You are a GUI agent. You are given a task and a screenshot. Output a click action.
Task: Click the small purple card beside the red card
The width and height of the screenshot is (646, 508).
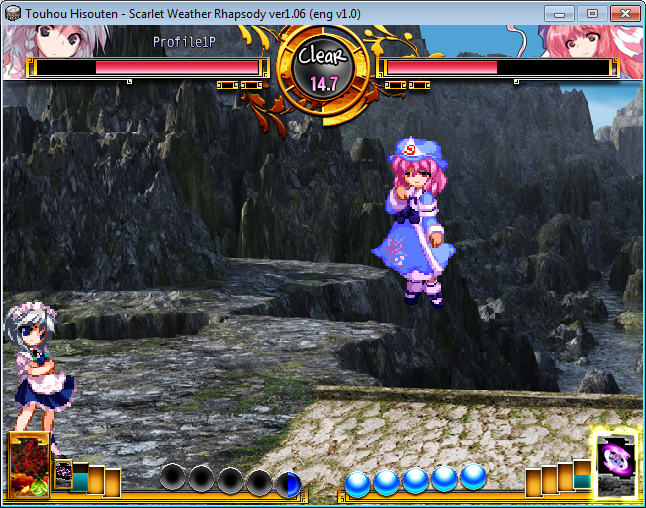[x=62, y=475]
